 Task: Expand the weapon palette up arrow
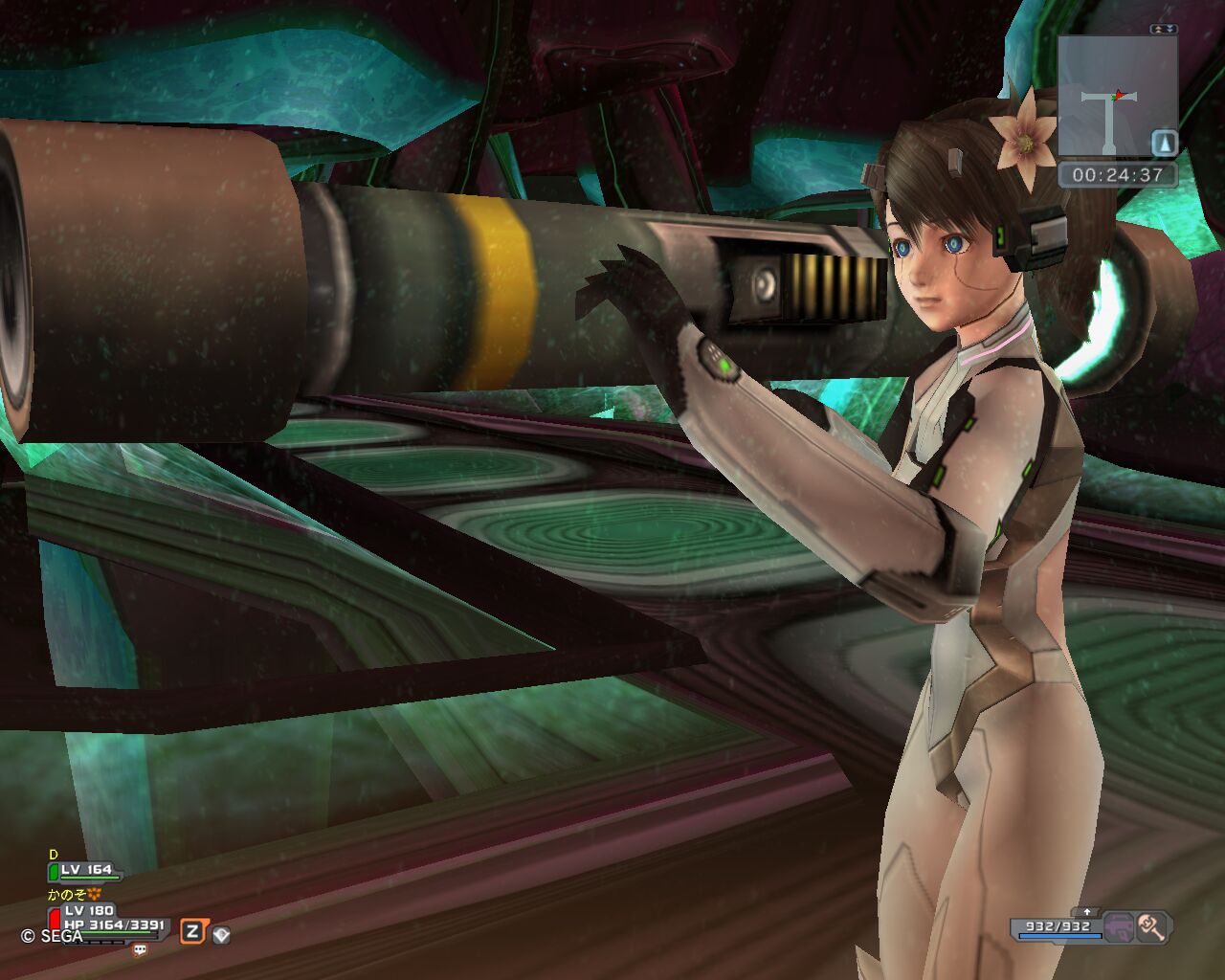pos(1087,912)
